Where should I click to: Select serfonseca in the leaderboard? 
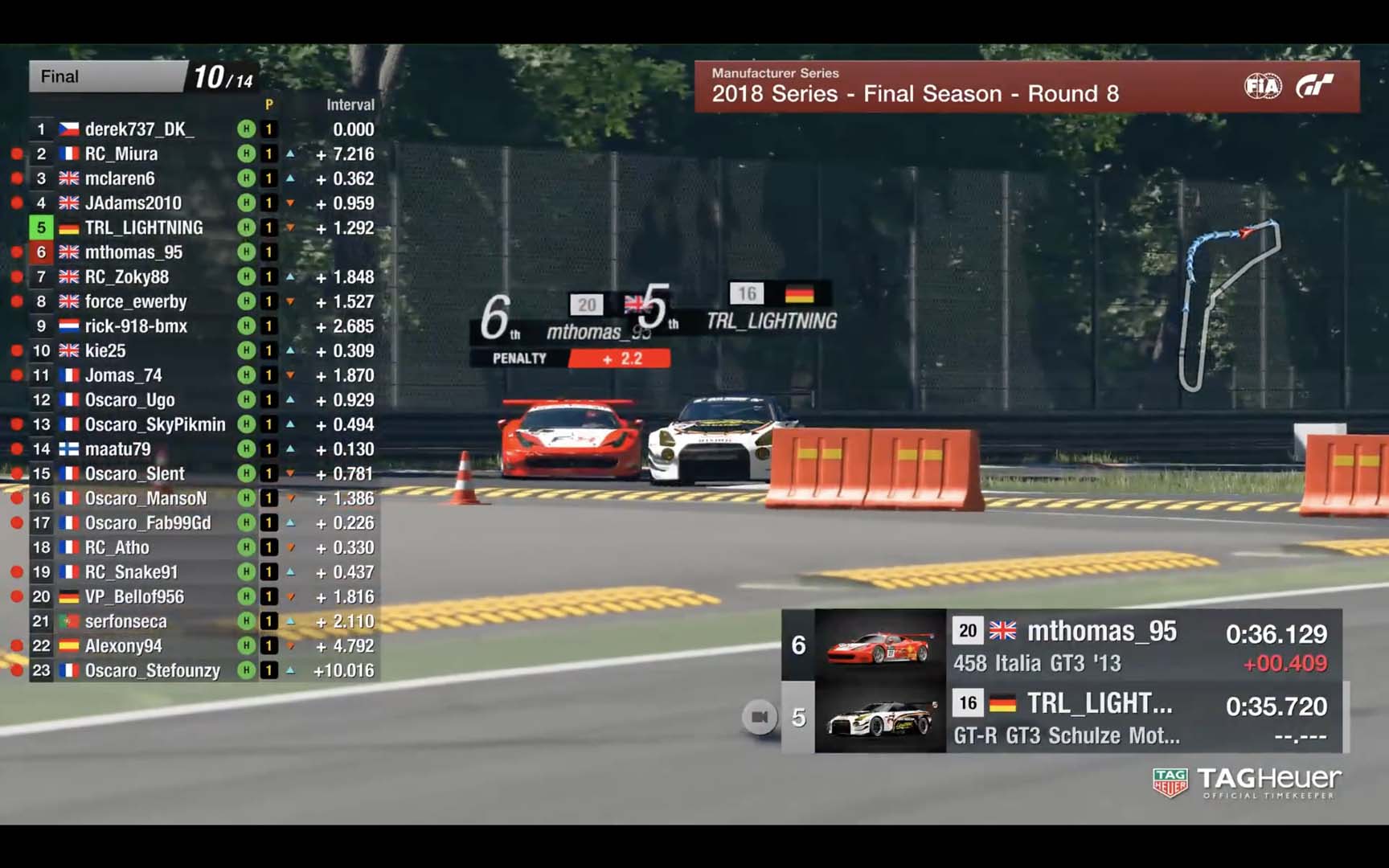[126, 621]
